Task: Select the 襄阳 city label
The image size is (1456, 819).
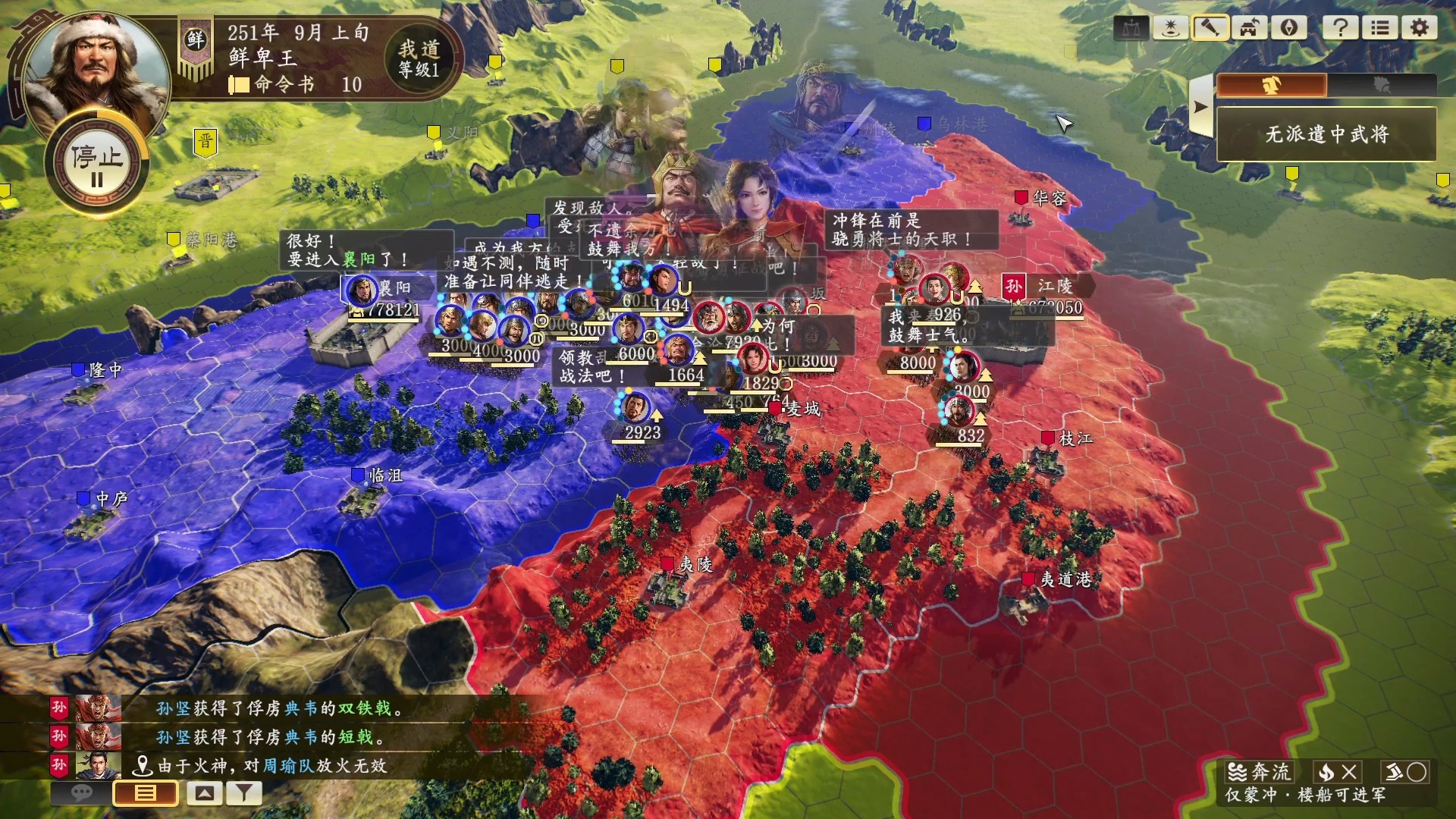Action: pyautogui.click(x=394, y=288)
